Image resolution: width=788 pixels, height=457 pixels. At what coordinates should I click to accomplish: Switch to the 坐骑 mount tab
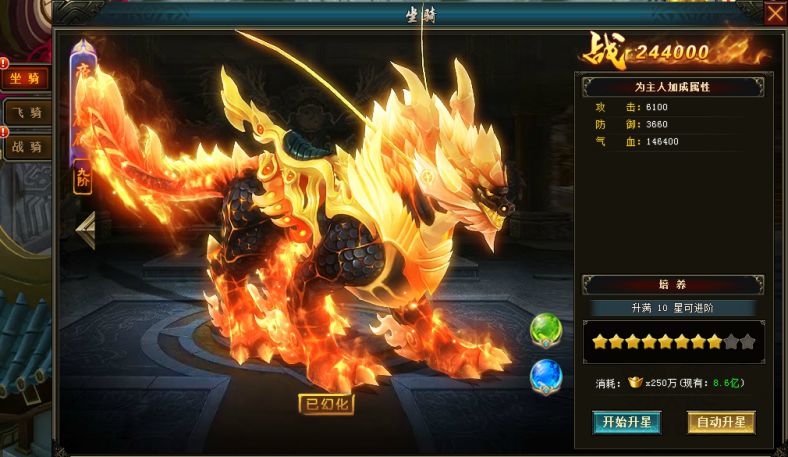click(x=26, y=79)
